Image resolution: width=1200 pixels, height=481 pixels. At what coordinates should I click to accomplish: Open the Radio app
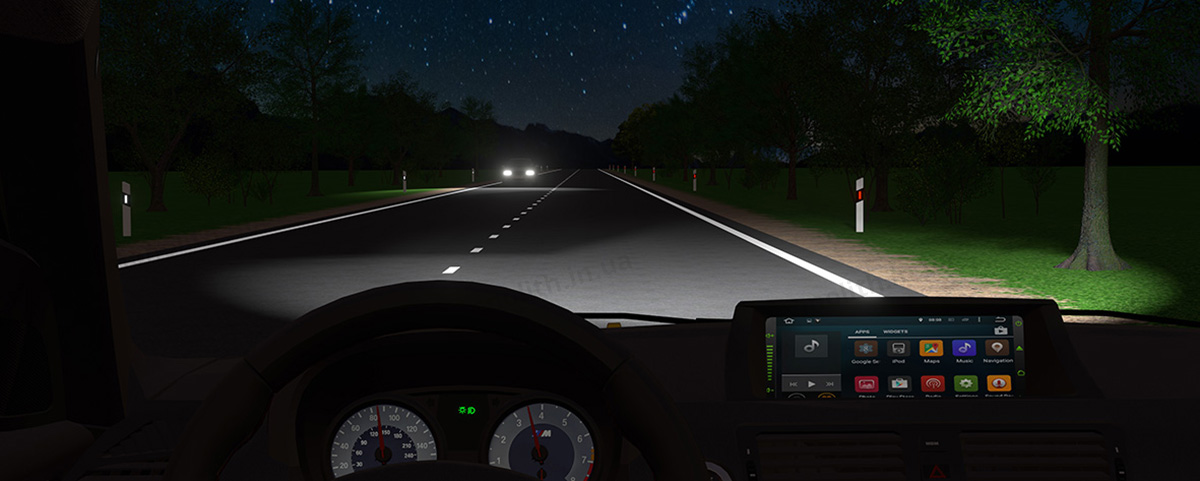pyautogui.click(x=932, y=384)
